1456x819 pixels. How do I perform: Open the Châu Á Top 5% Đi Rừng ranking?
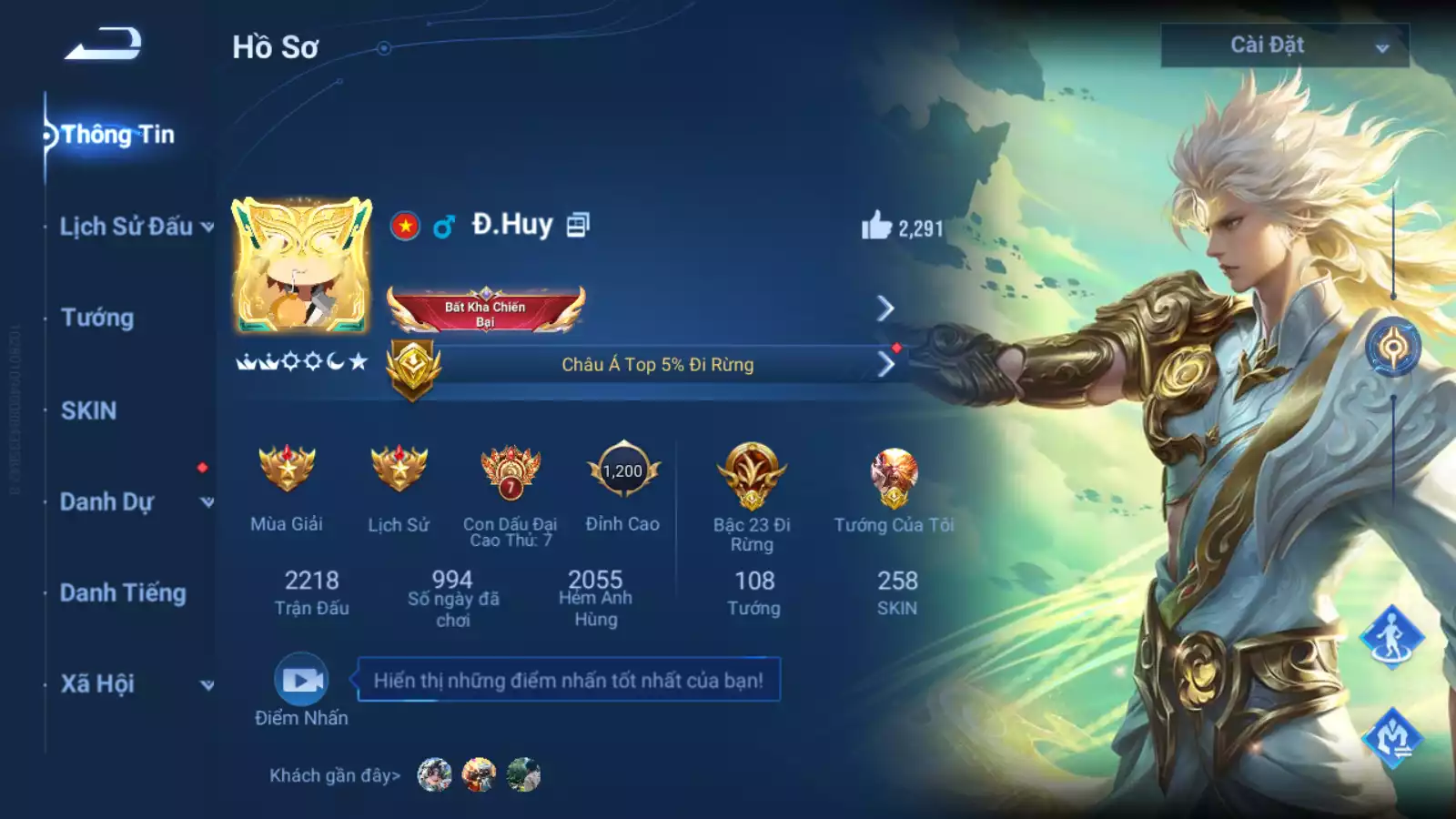coord(657,365)
